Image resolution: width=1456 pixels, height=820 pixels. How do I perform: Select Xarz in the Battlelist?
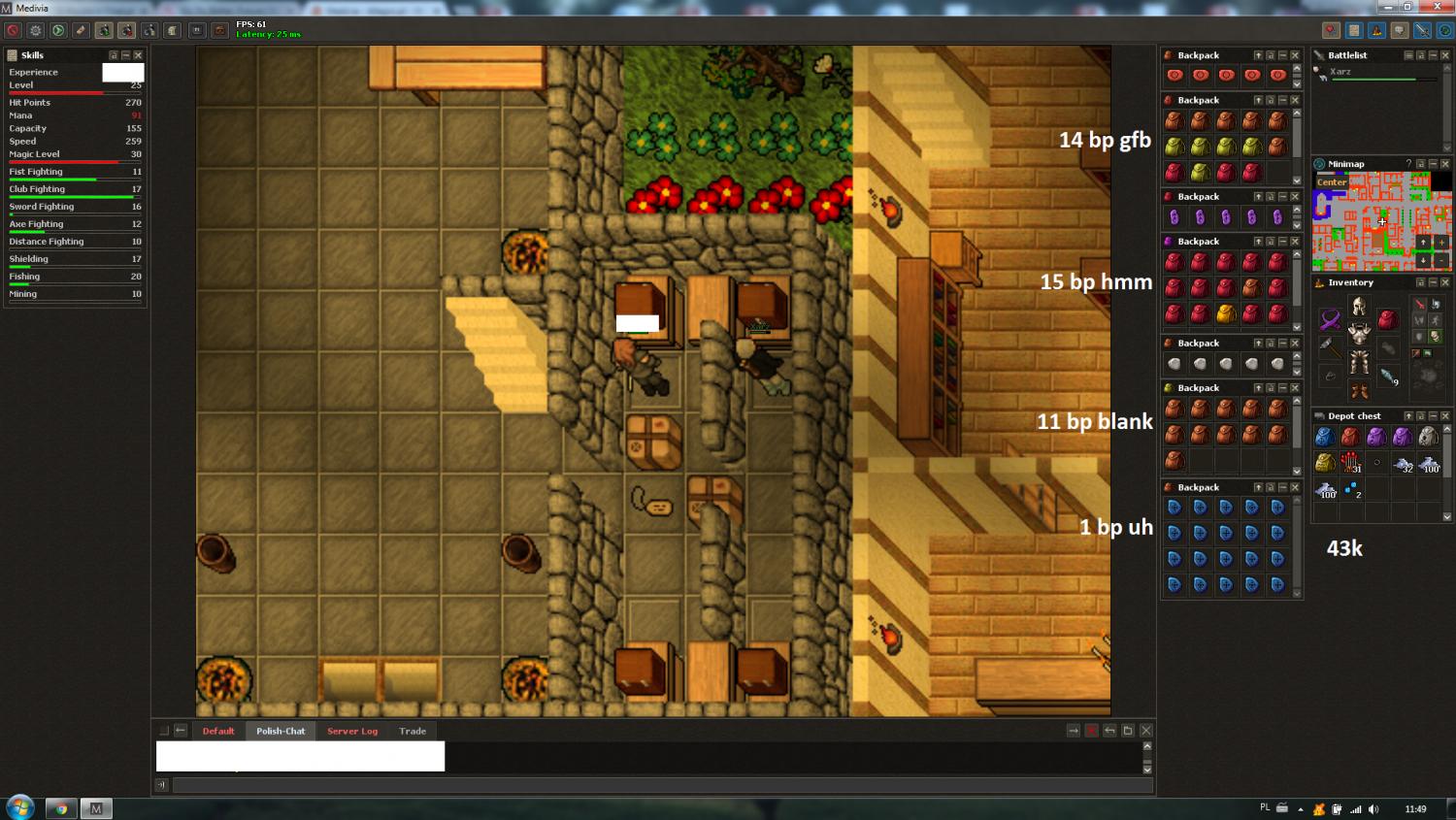(1340, 72)
